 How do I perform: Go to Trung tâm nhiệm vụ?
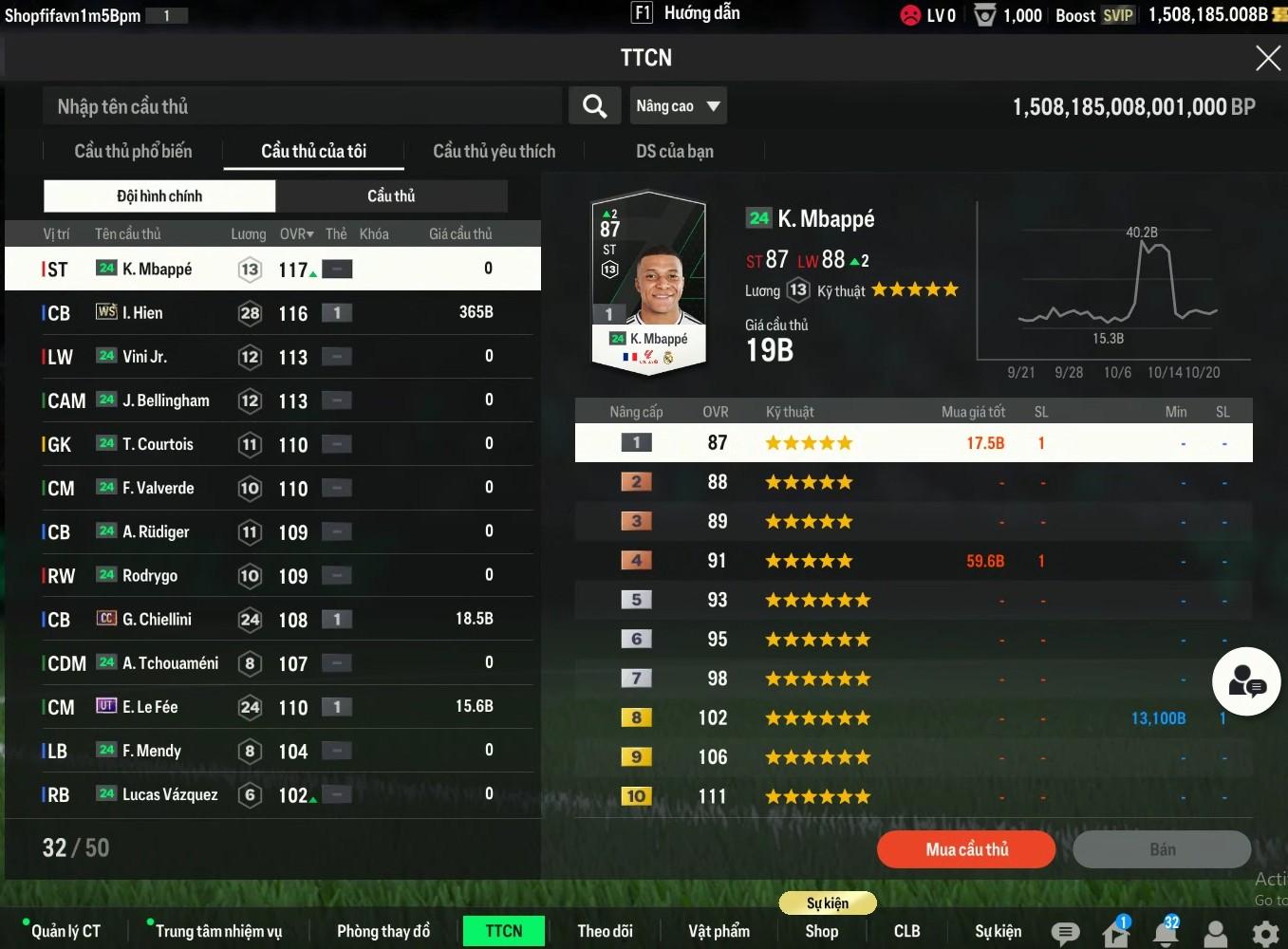coord(218,931)
